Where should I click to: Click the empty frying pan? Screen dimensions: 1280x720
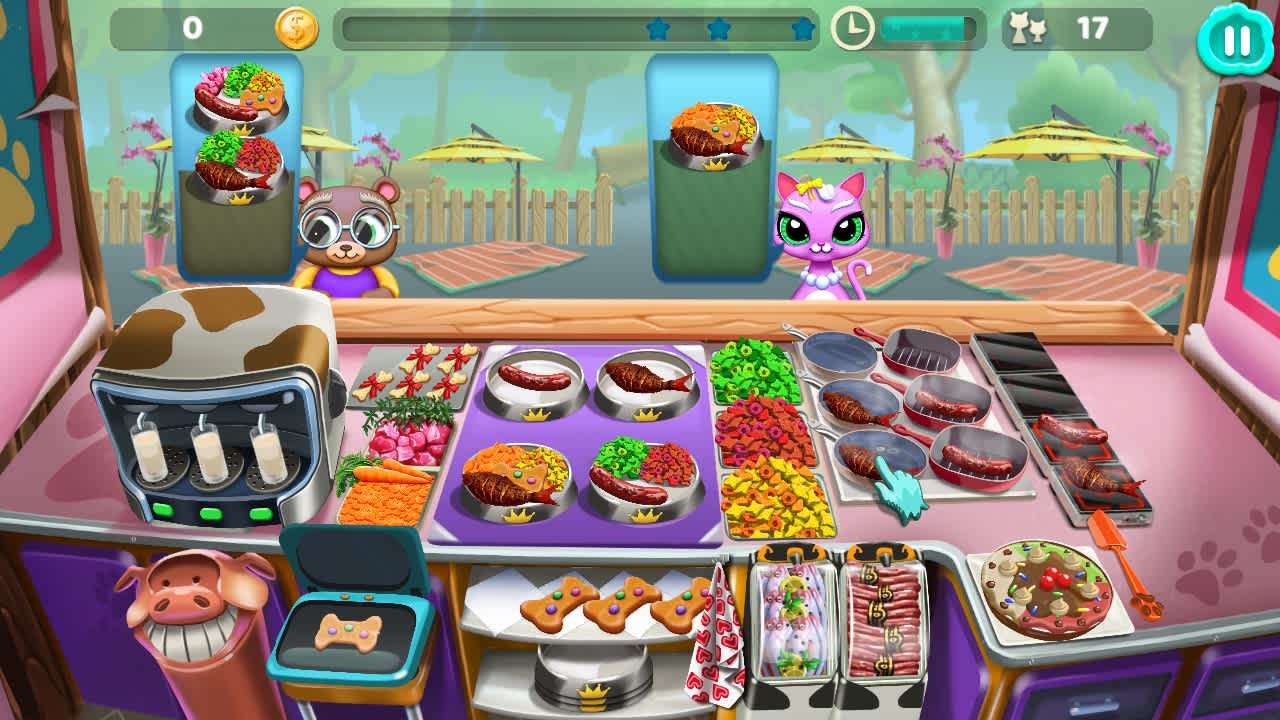(838, 355)
